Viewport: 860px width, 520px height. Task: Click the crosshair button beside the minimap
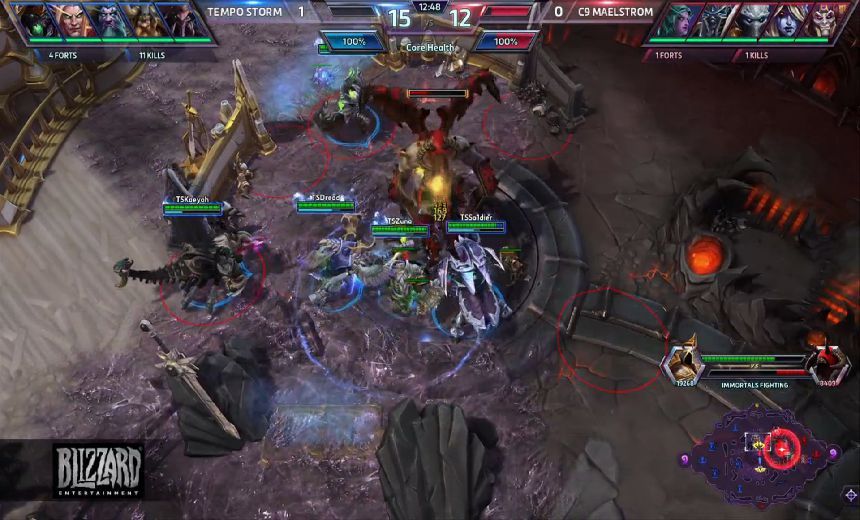pyautogui.click(x=849, y=495)
